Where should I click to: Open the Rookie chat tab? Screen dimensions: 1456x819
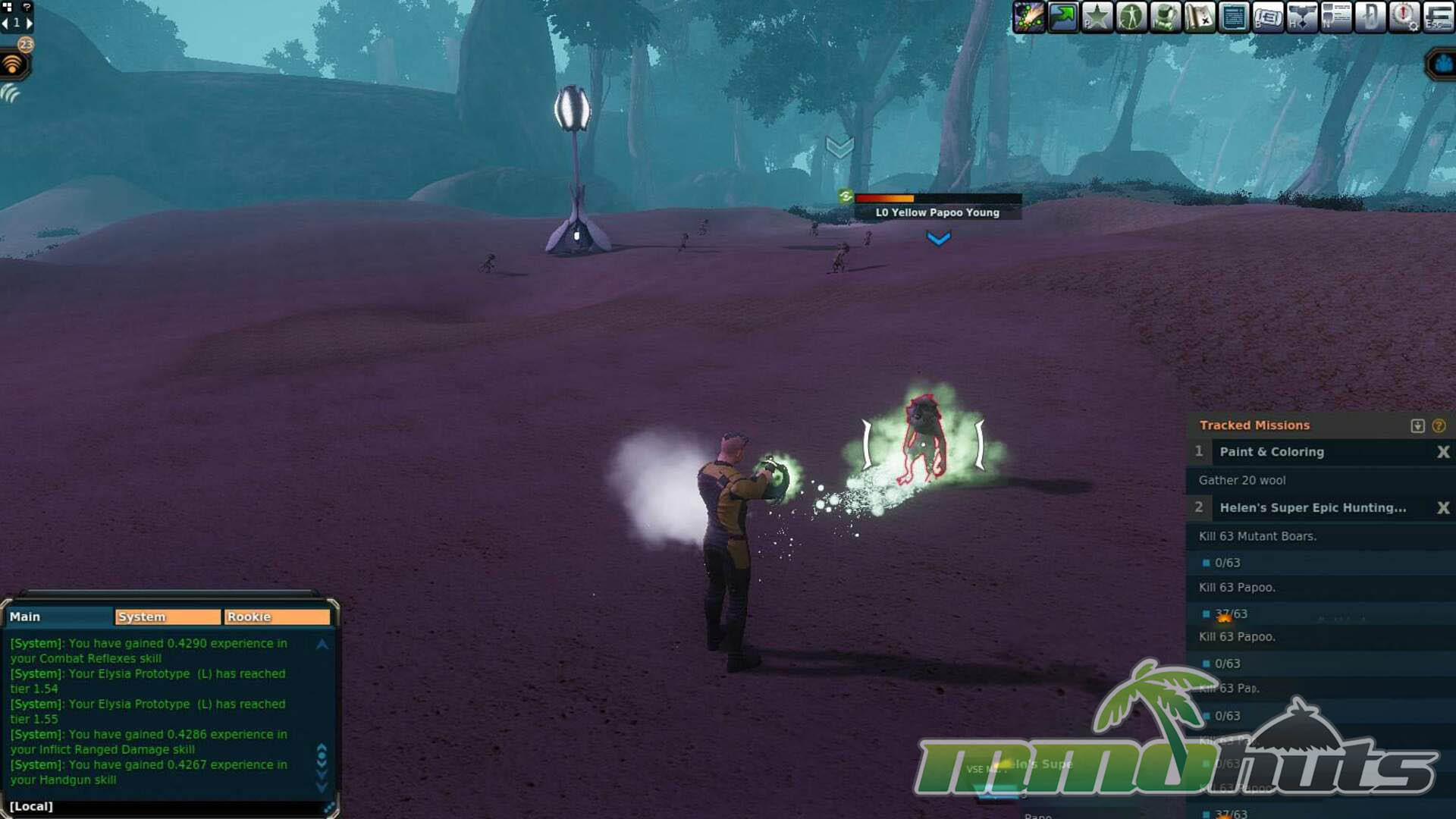[276, 617]
